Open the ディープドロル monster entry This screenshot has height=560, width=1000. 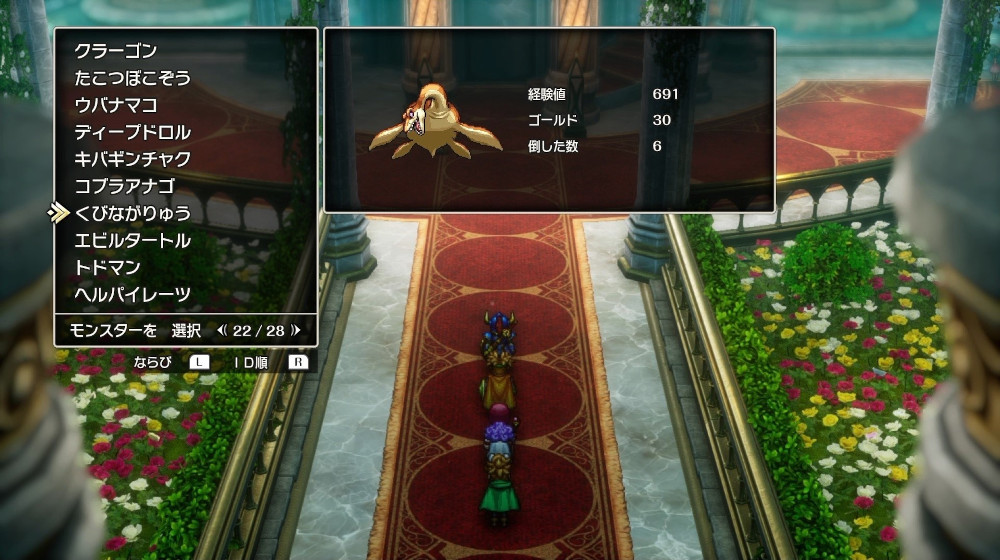coord(132,132)
